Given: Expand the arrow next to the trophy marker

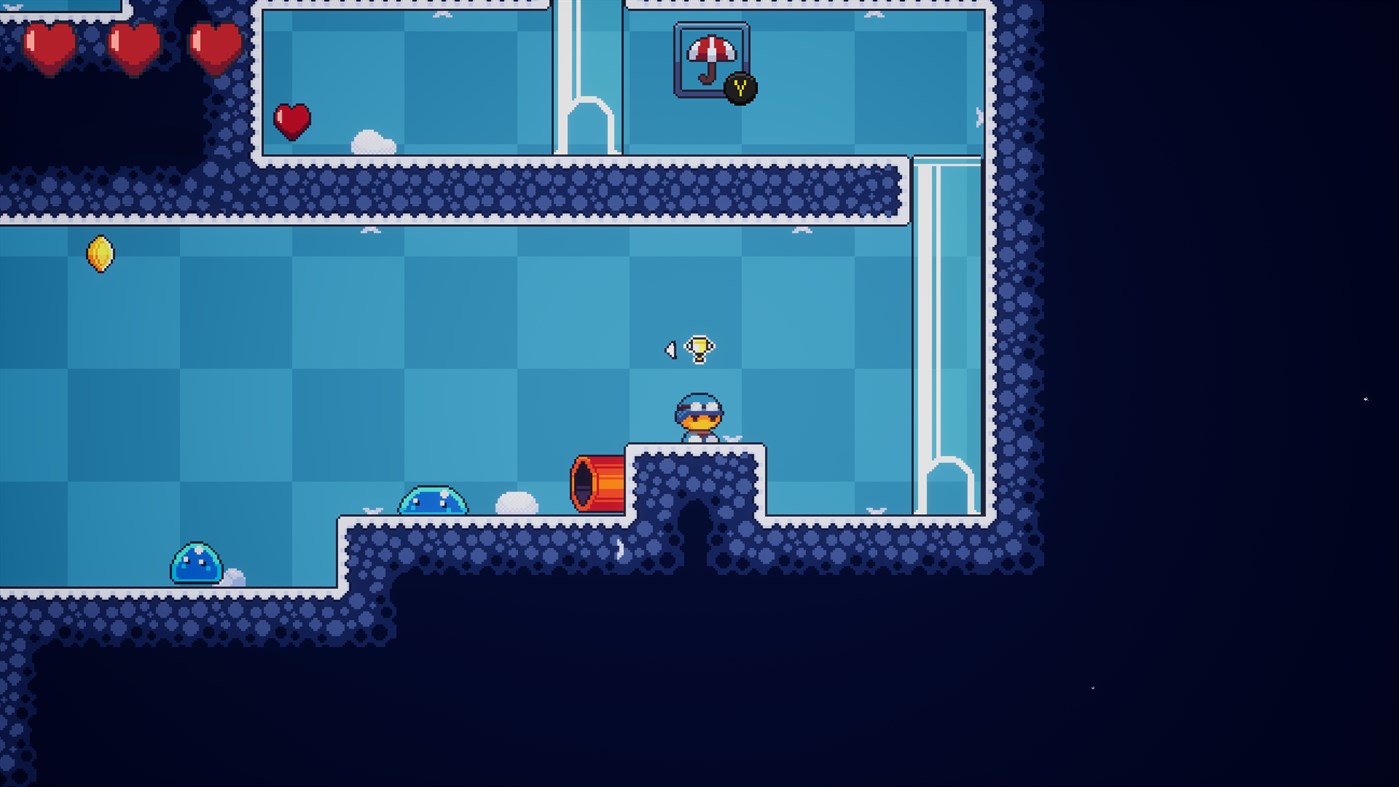Looking at the screenshot, I should (x=670, y=349).
